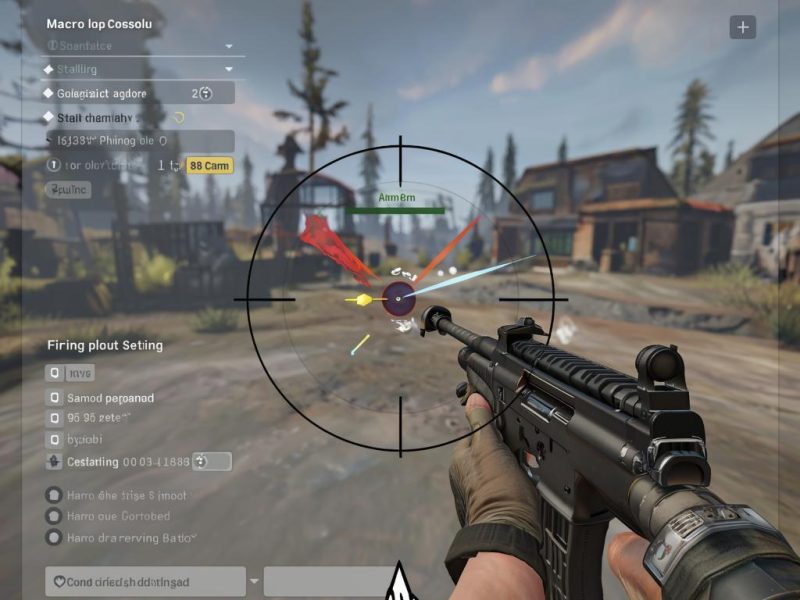This screenshot has width=800, height=600.
Task: Pick the Harro dra rerving Batio option
Action: [x=54, y=537]
